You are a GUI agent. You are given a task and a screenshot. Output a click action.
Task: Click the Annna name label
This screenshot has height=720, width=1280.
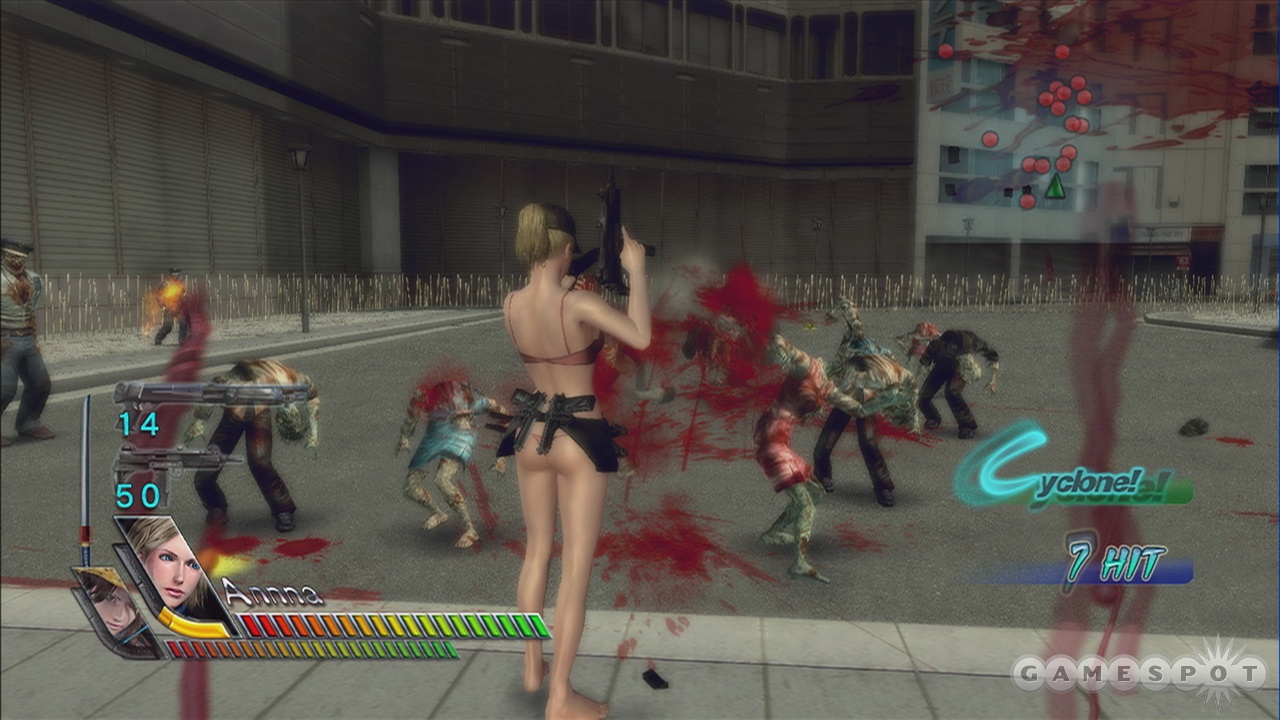coord(272,592)
